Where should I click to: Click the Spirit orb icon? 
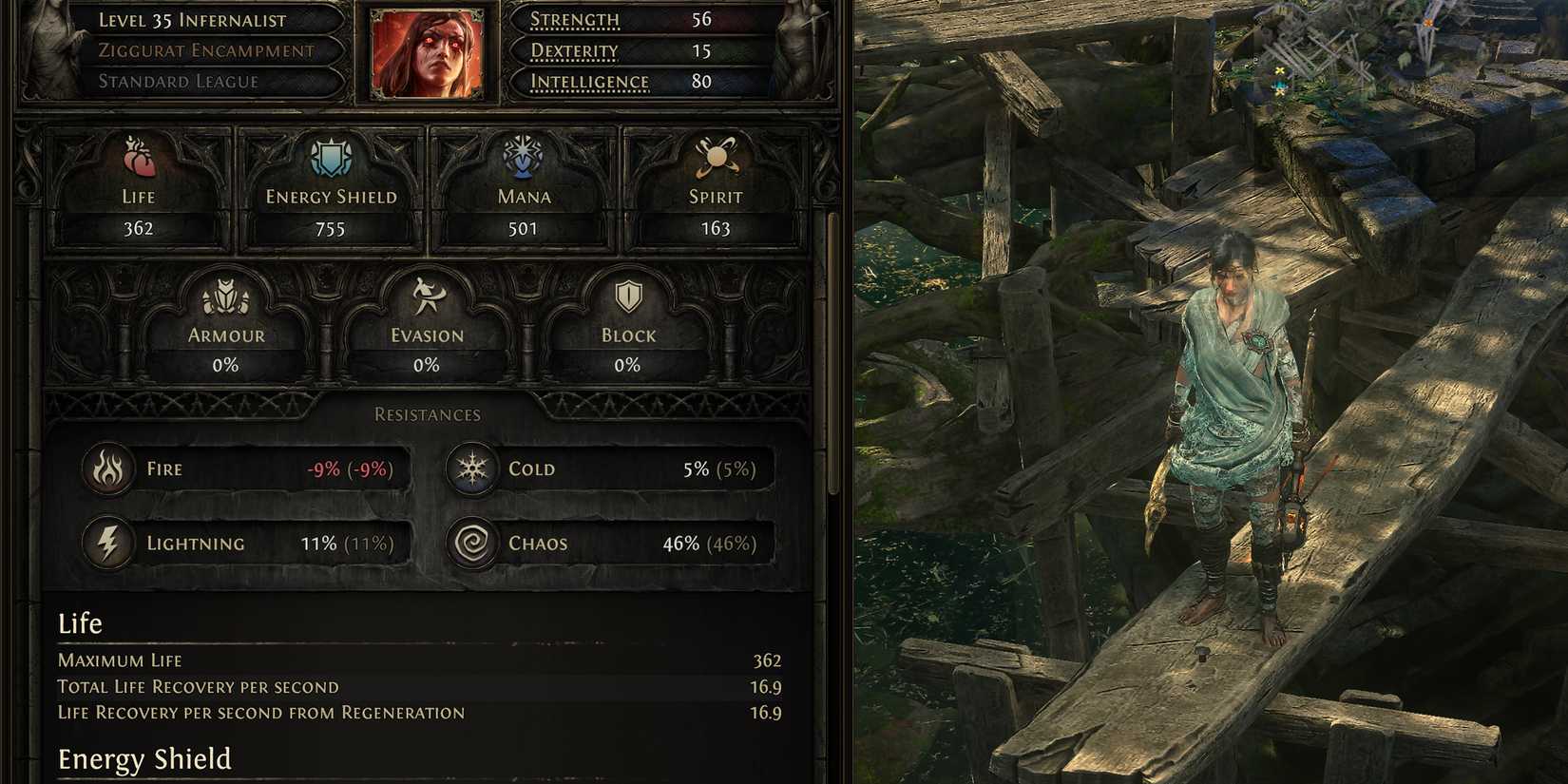pos(716,158)
